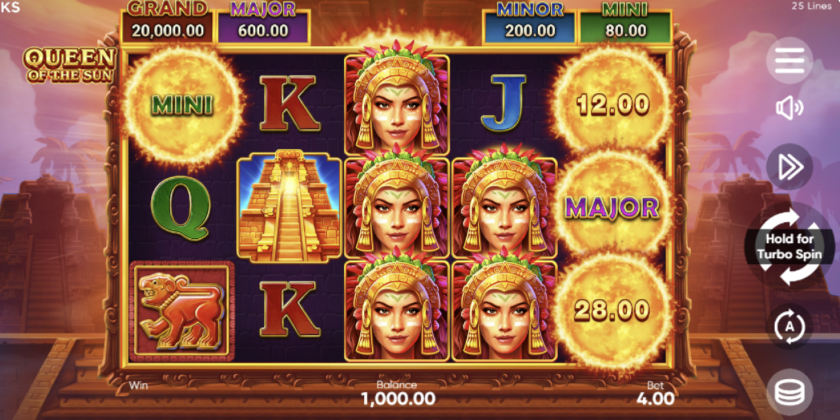Spin the reels with the spin button
Image resolution: width=840 pixels, height=420 pixels.
(789, 245)
